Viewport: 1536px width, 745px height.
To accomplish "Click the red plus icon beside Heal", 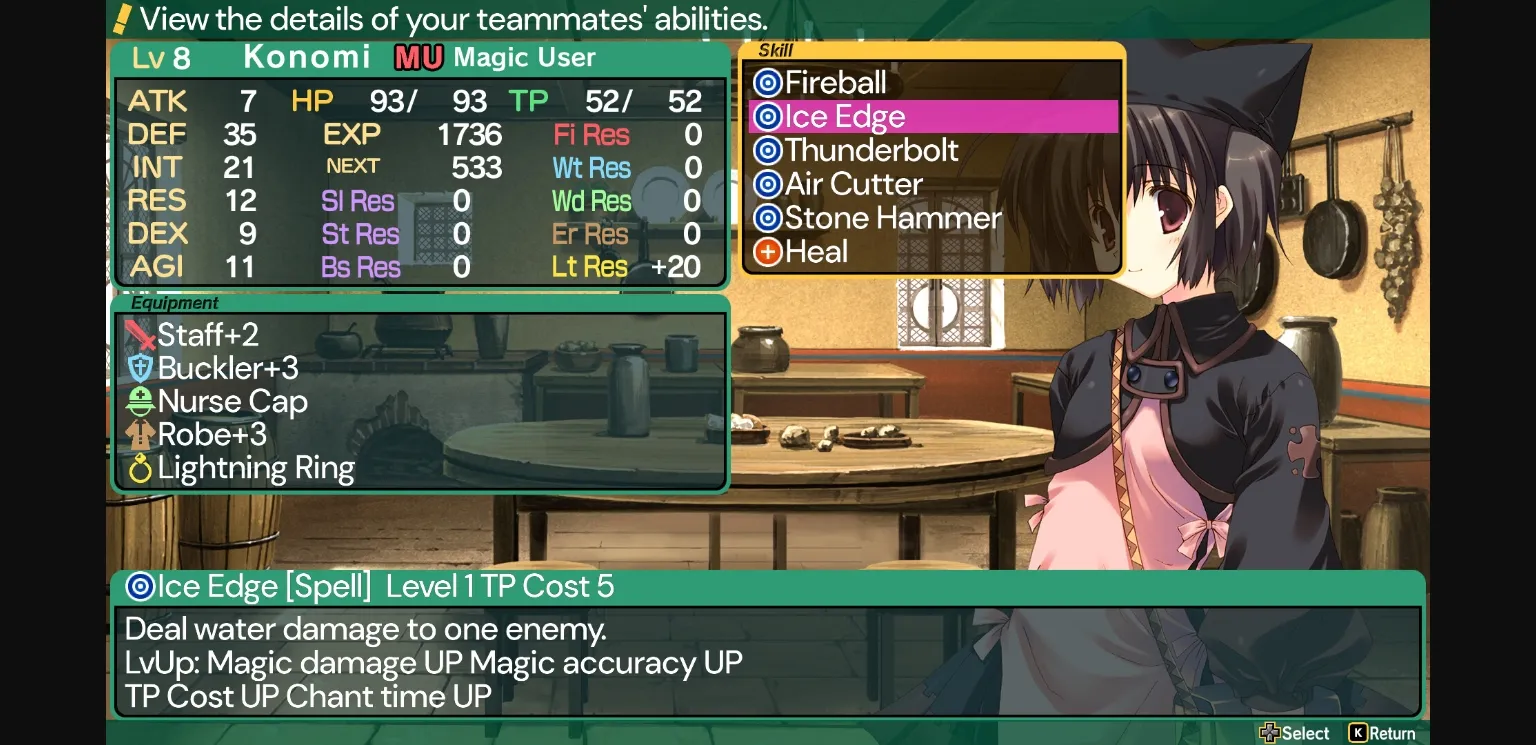I will pos(767,251).
